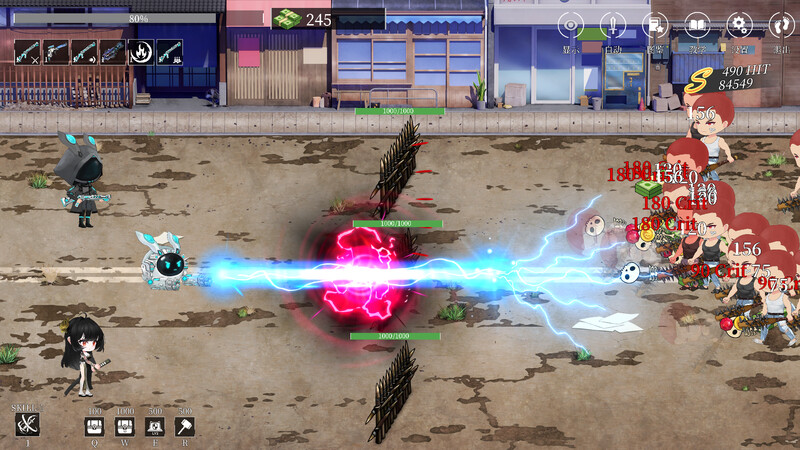Use the 500-cost medkit item
Viewport: 800px width, 450px height.
[155, 427]
